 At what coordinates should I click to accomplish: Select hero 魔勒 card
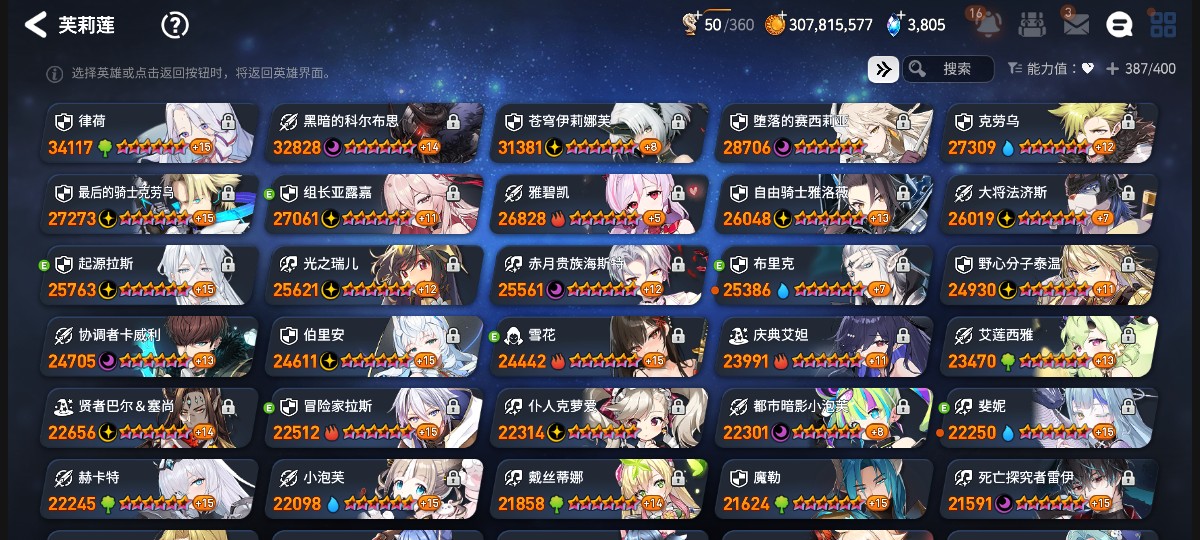(823, 490)
